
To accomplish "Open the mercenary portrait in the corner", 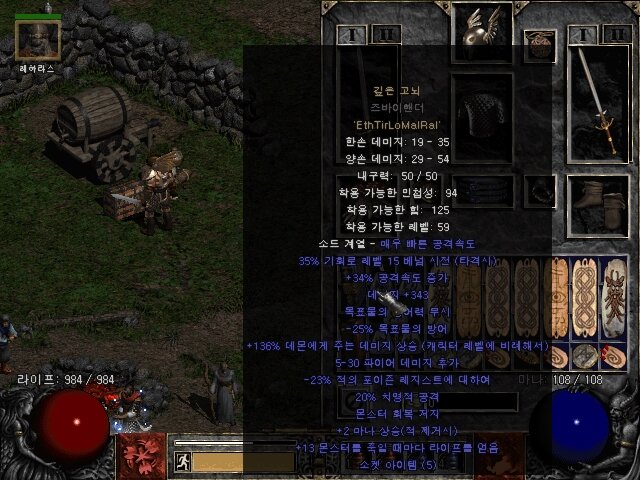I will (38, 38).
